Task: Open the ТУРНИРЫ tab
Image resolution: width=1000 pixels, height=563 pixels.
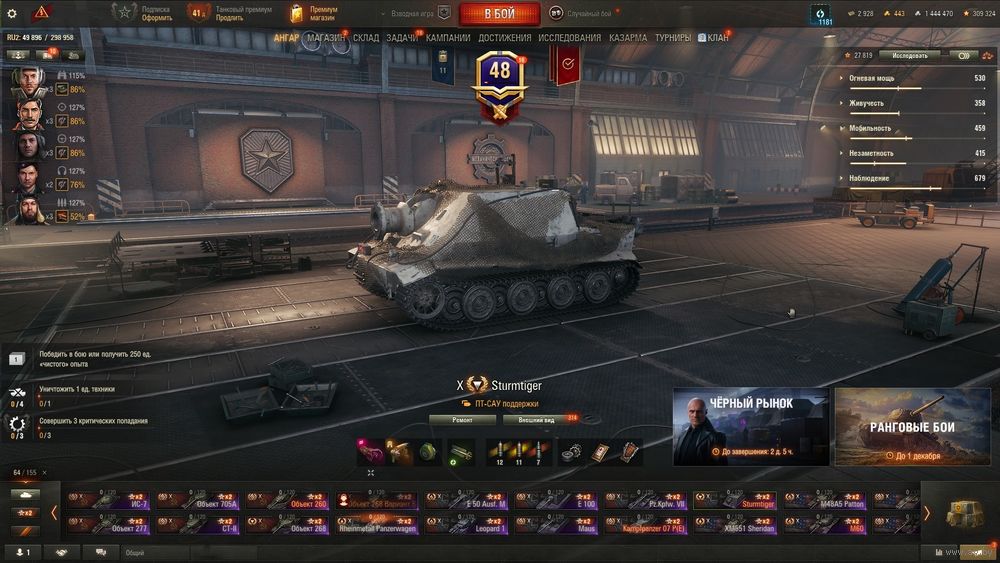Action: pyautogui.click(x=673, y=38)
